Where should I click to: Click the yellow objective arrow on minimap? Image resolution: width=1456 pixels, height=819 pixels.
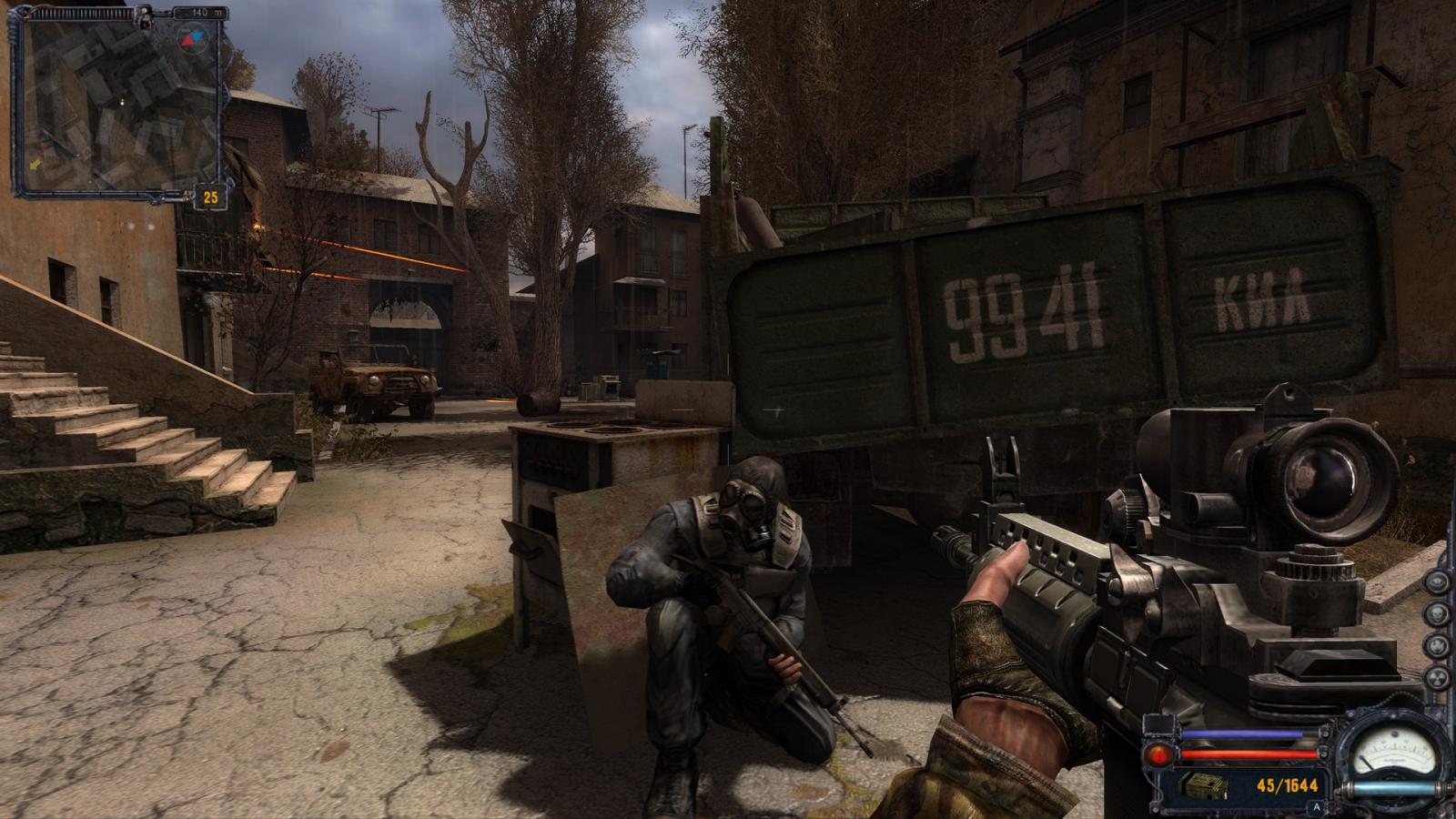35,165
